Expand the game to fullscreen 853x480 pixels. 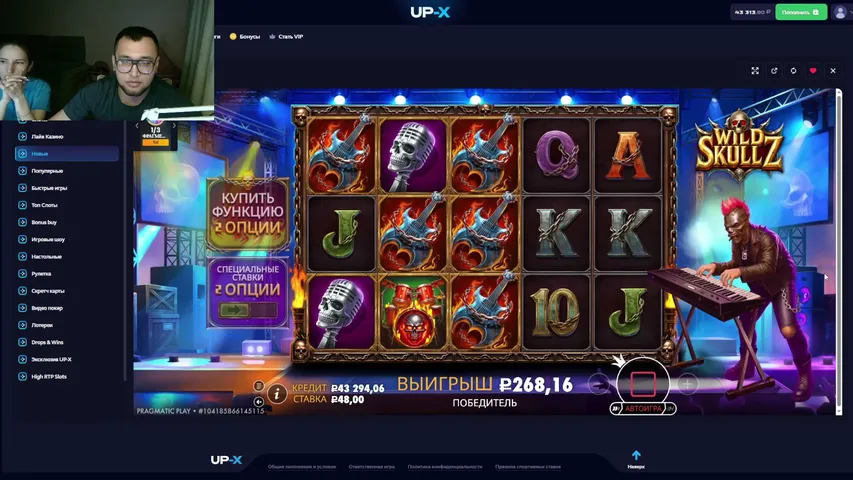tap(755, 71)
